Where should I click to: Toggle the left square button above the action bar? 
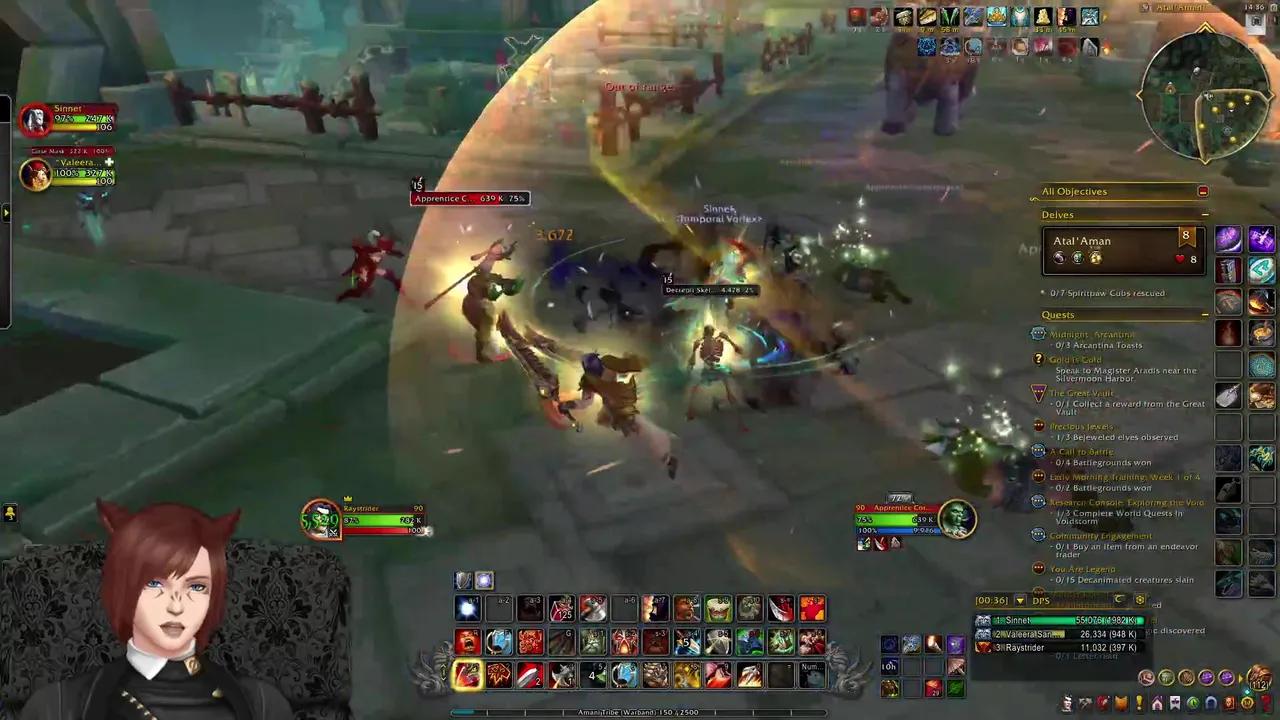(x=462, y=580)
